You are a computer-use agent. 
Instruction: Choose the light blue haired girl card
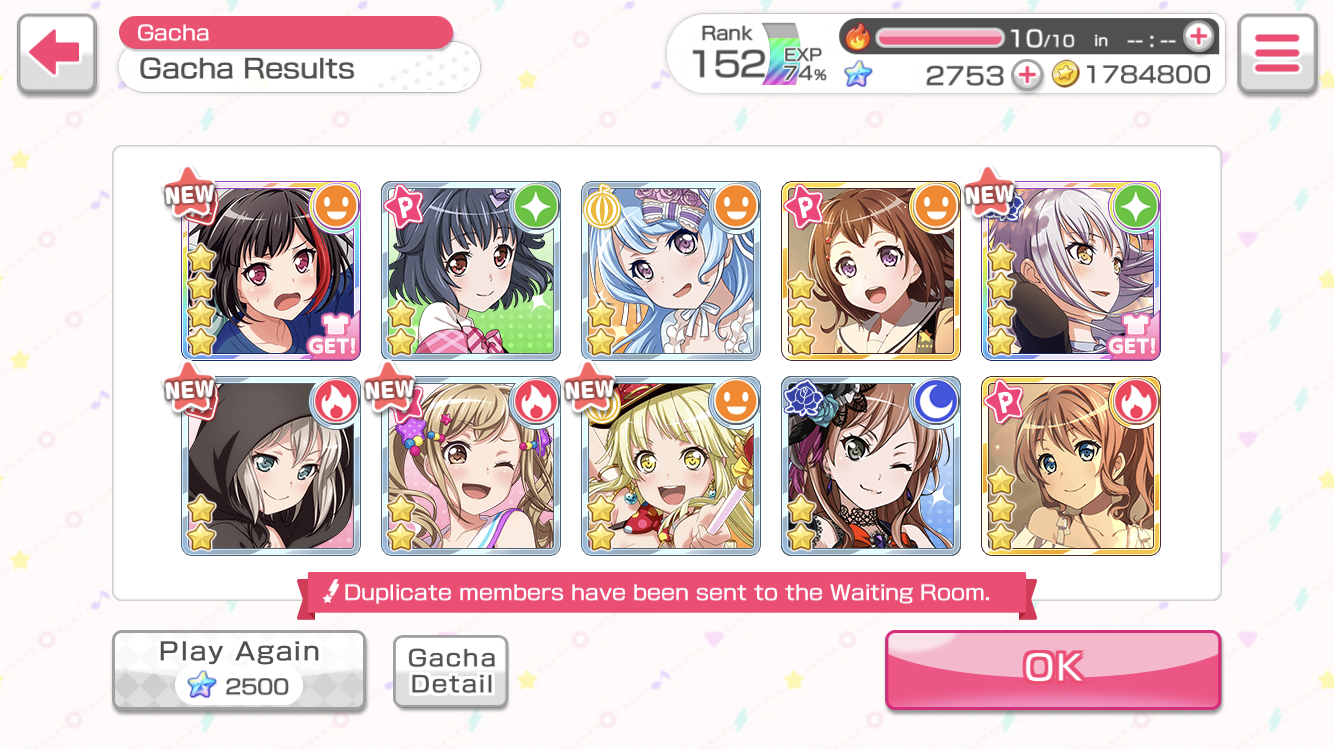tap(671, 271)
